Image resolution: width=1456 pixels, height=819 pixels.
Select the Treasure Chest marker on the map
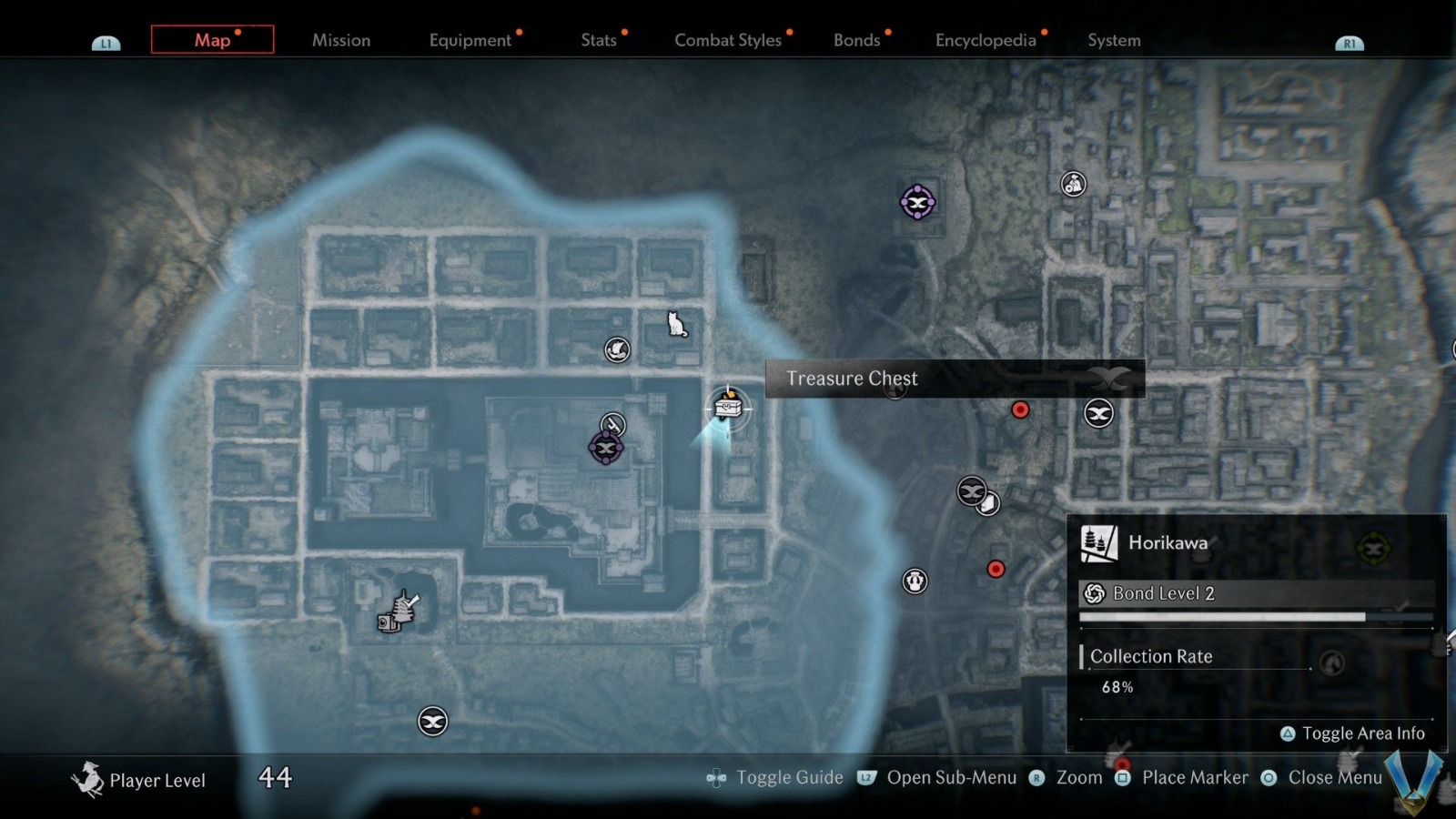(x=728, y=407)
